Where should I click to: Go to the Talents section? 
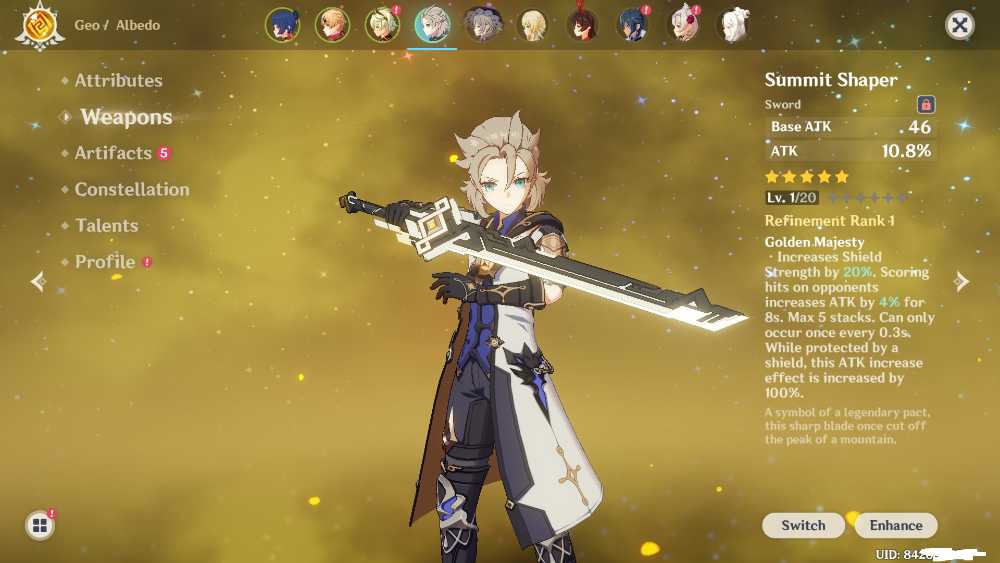click(x=106, y=225)
